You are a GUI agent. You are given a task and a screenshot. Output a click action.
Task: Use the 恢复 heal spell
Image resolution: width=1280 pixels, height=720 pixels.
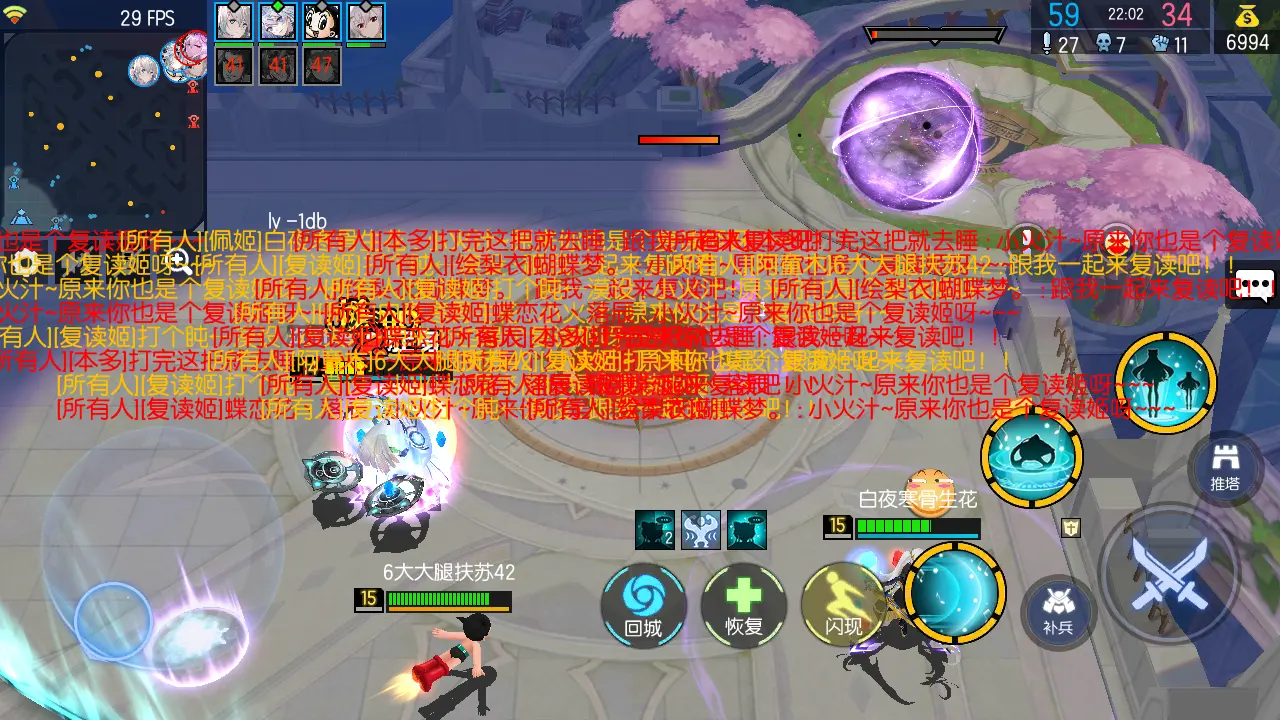coord(744,604)
